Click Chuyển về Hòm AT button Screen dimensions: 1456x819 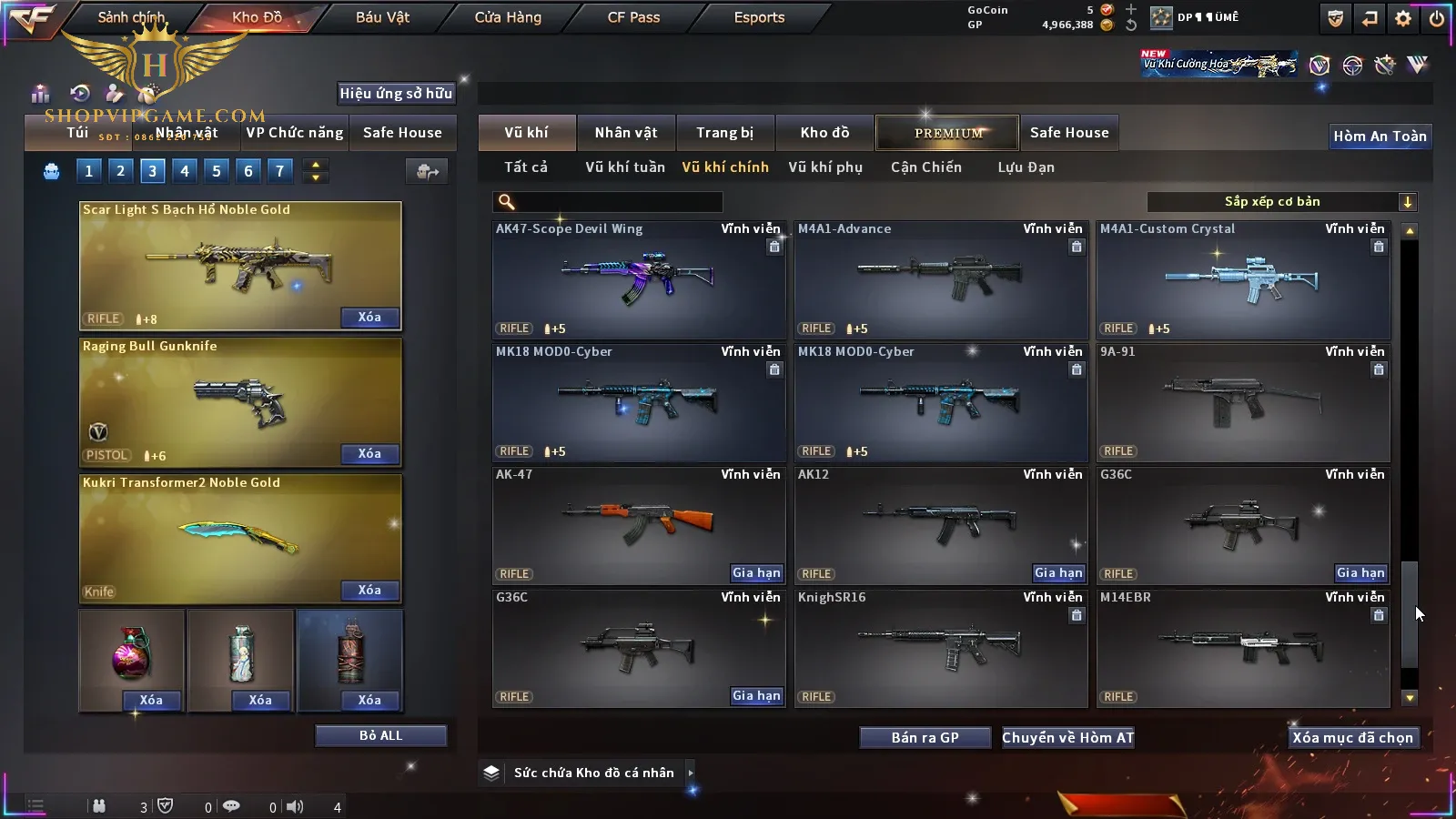[x=1067, y=738]
